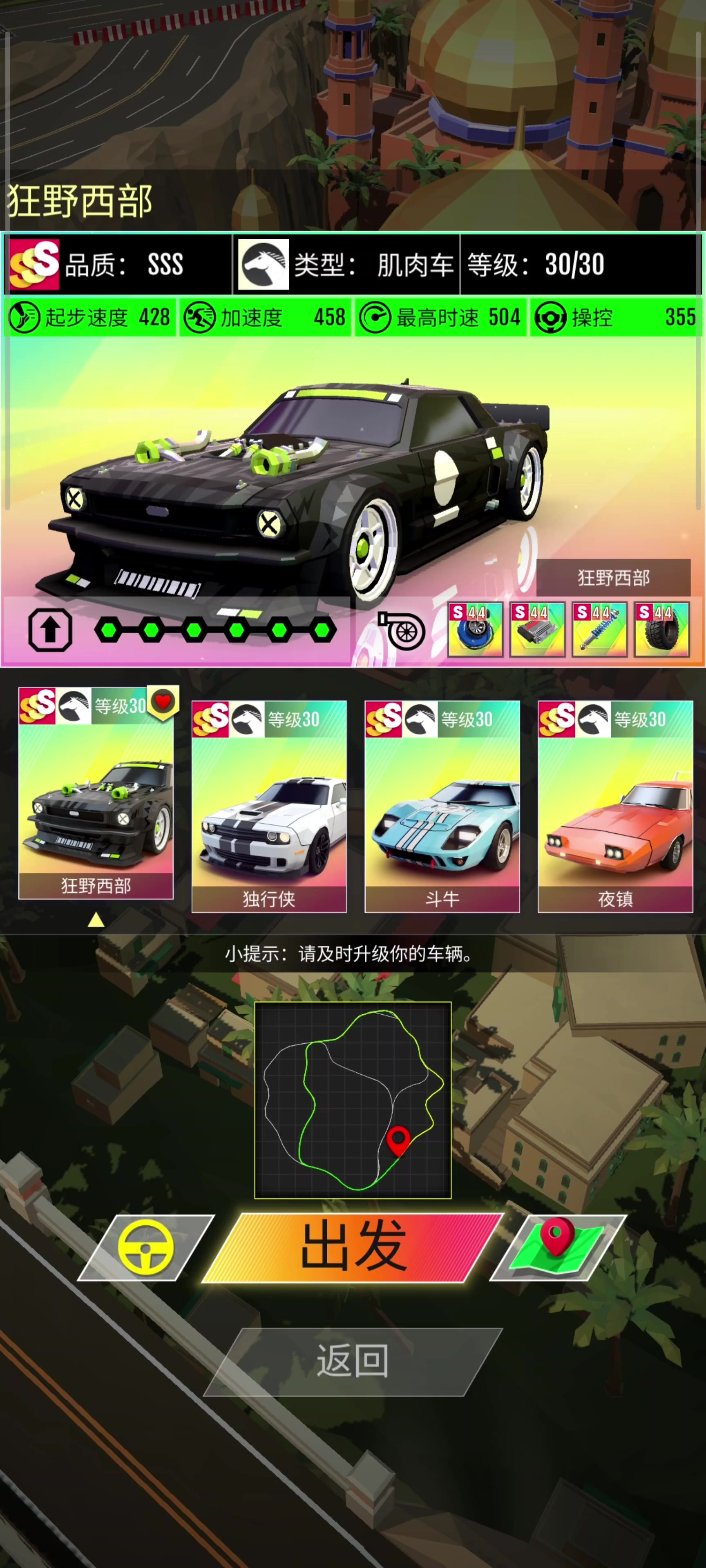Click the 操控 handling wheel stat icon
Image resolution: width=706 pixels, height=1568 pixels.
coord(551,317)
